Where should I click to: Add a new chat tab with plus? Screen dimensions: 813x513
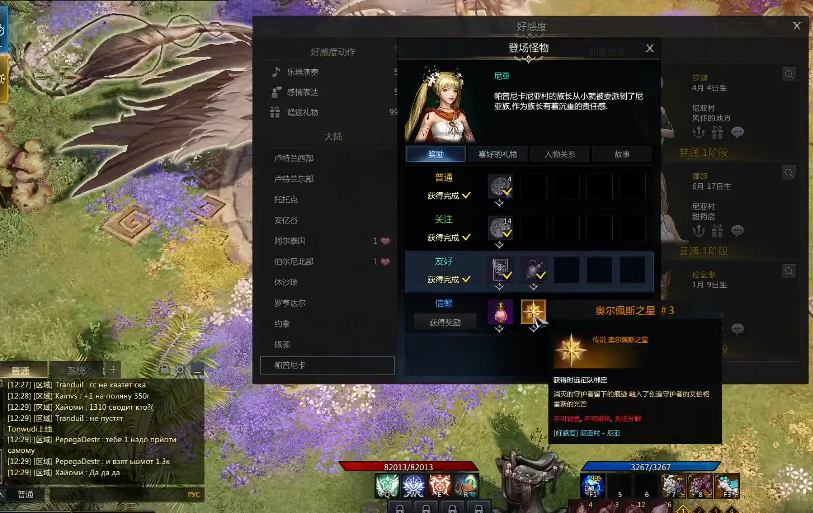click(x=113, y=369)
